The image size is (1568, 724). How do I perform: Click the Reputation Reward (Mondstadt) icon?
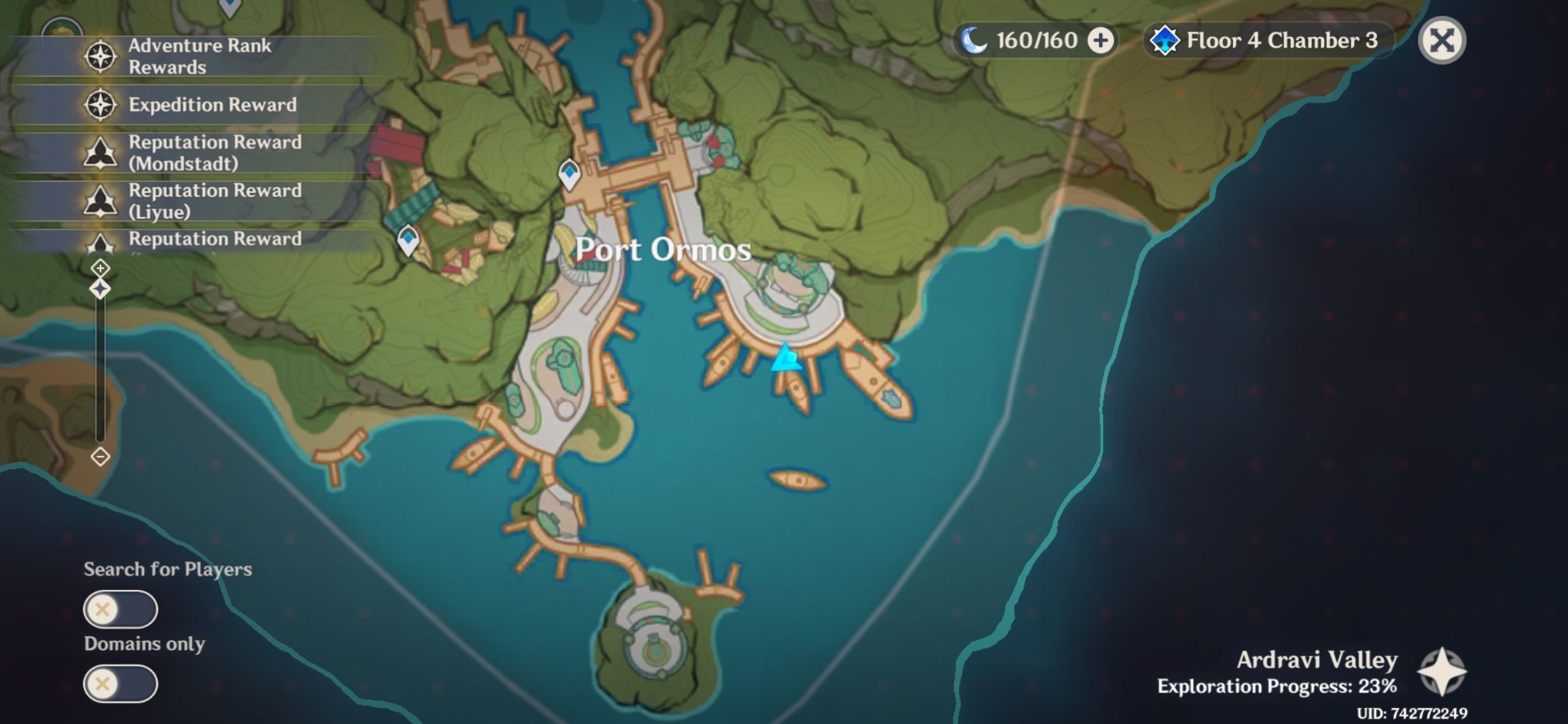pyautogui.click(x=99, y=153)
